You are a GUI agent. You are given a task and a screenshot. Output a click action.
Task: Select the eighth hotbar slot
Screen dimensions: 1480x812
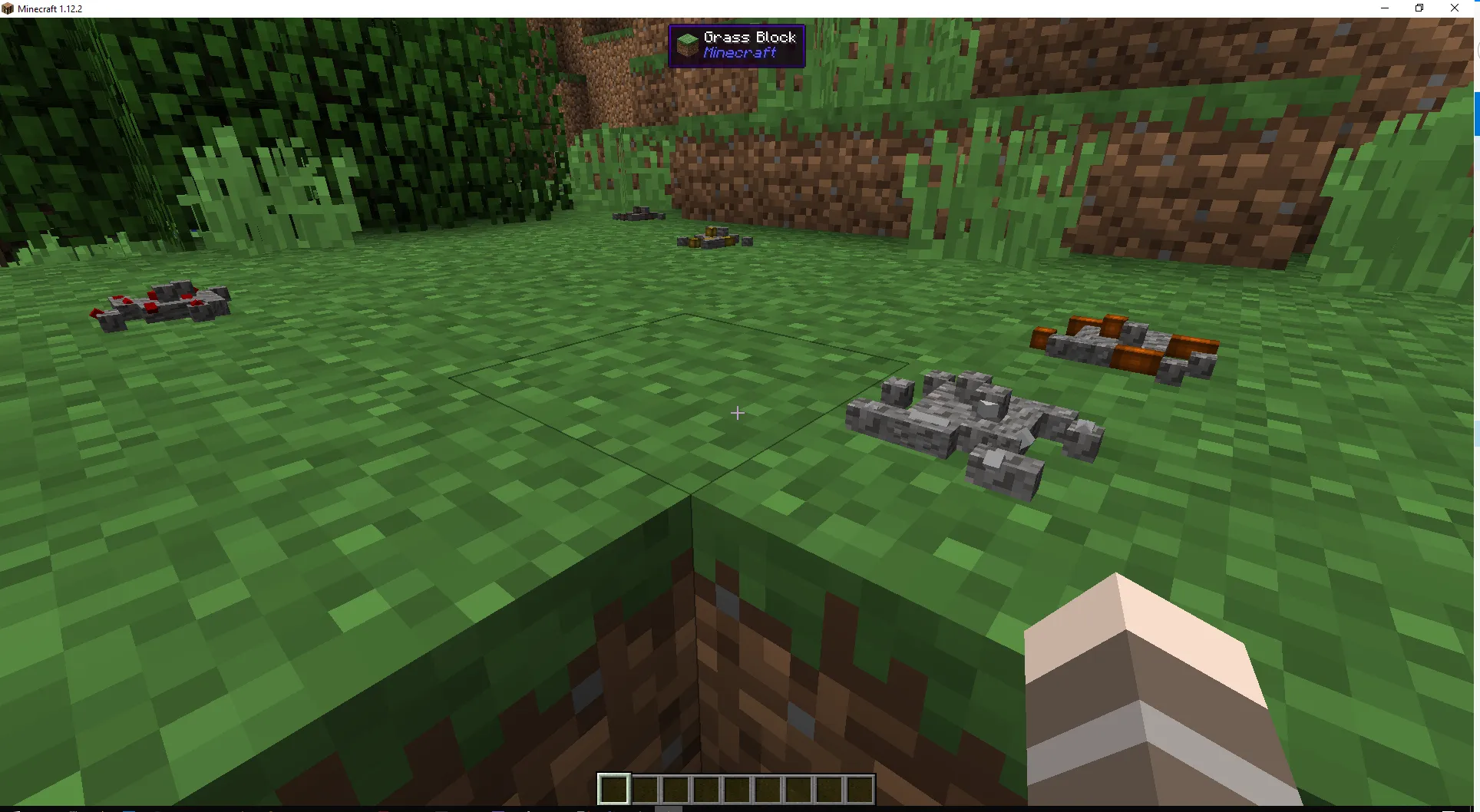[x=829, y=789]
